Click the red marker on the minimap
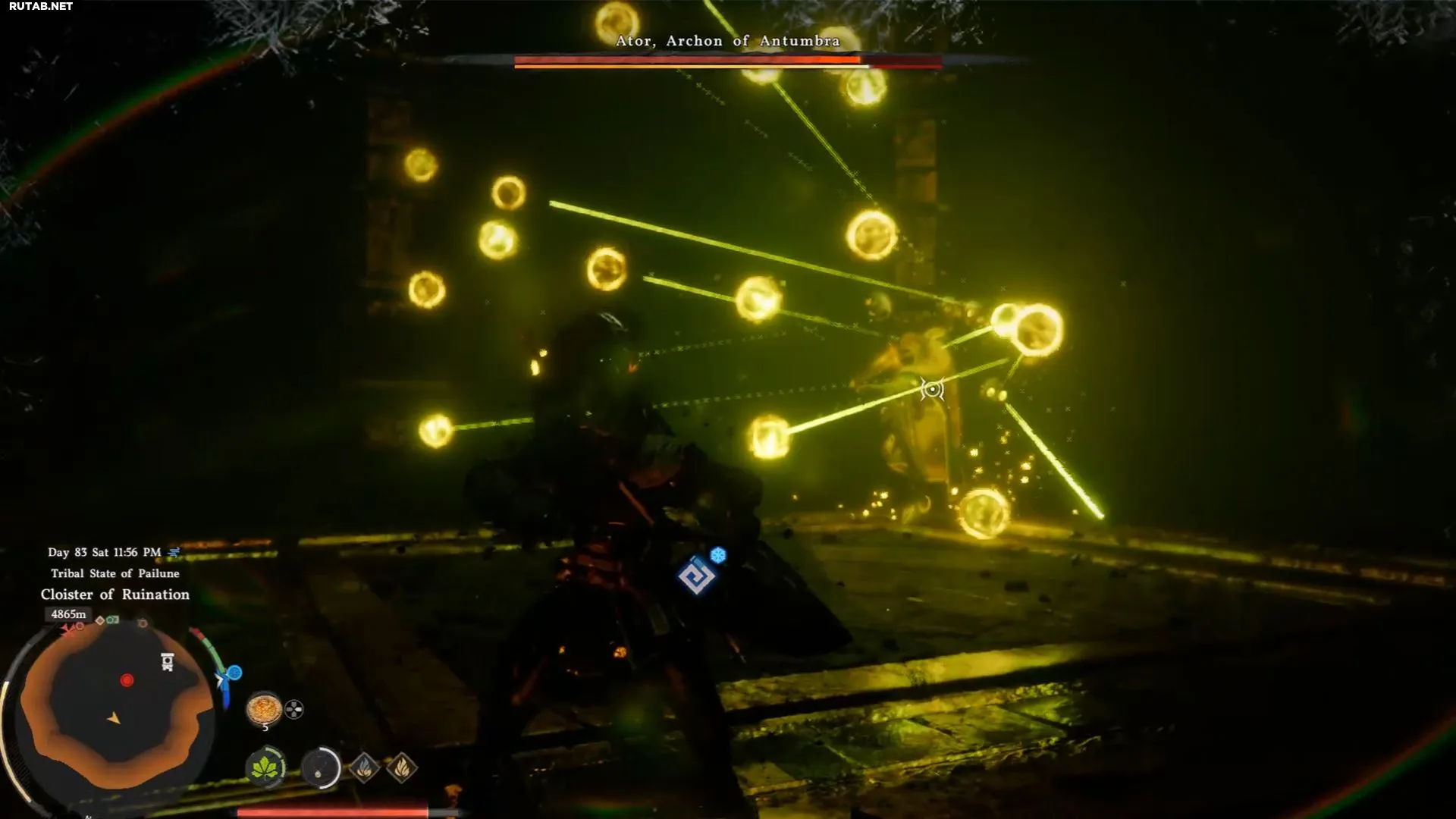 pos(127,680)
